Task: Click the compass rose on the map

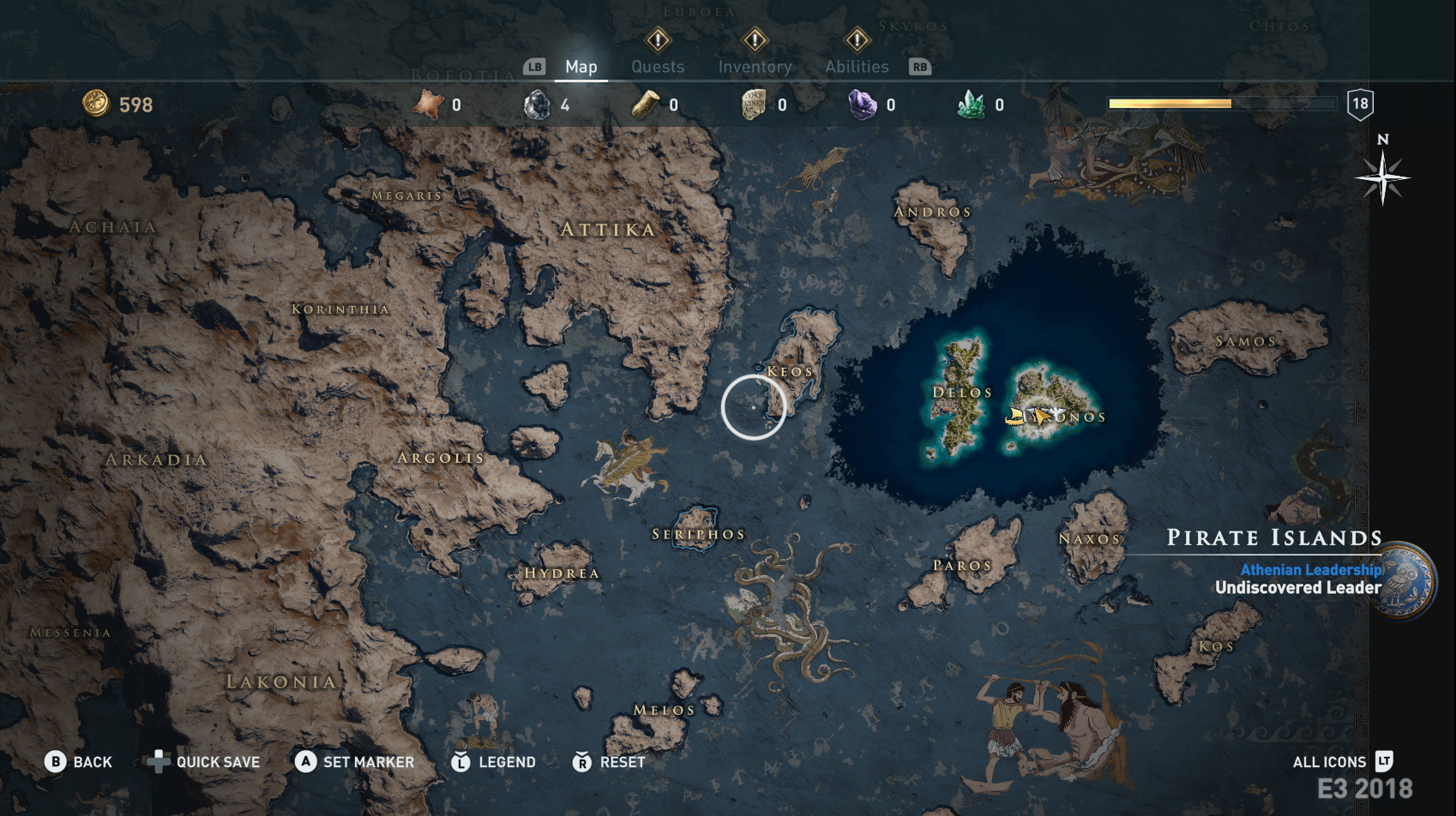Action: [x=1382, y=178]
